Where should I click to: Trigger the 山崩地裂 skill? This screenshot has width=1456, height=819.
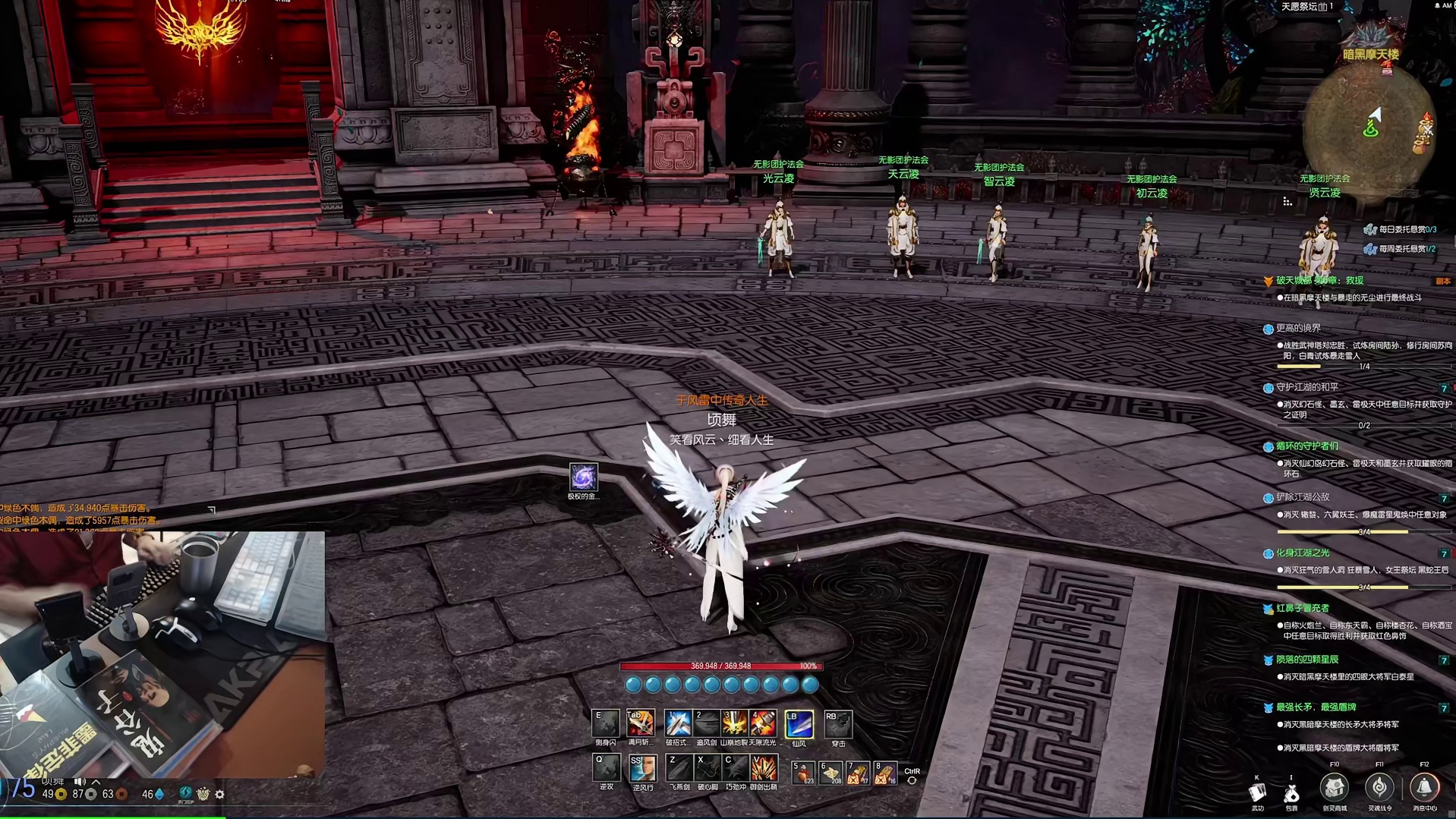[734, 723]
